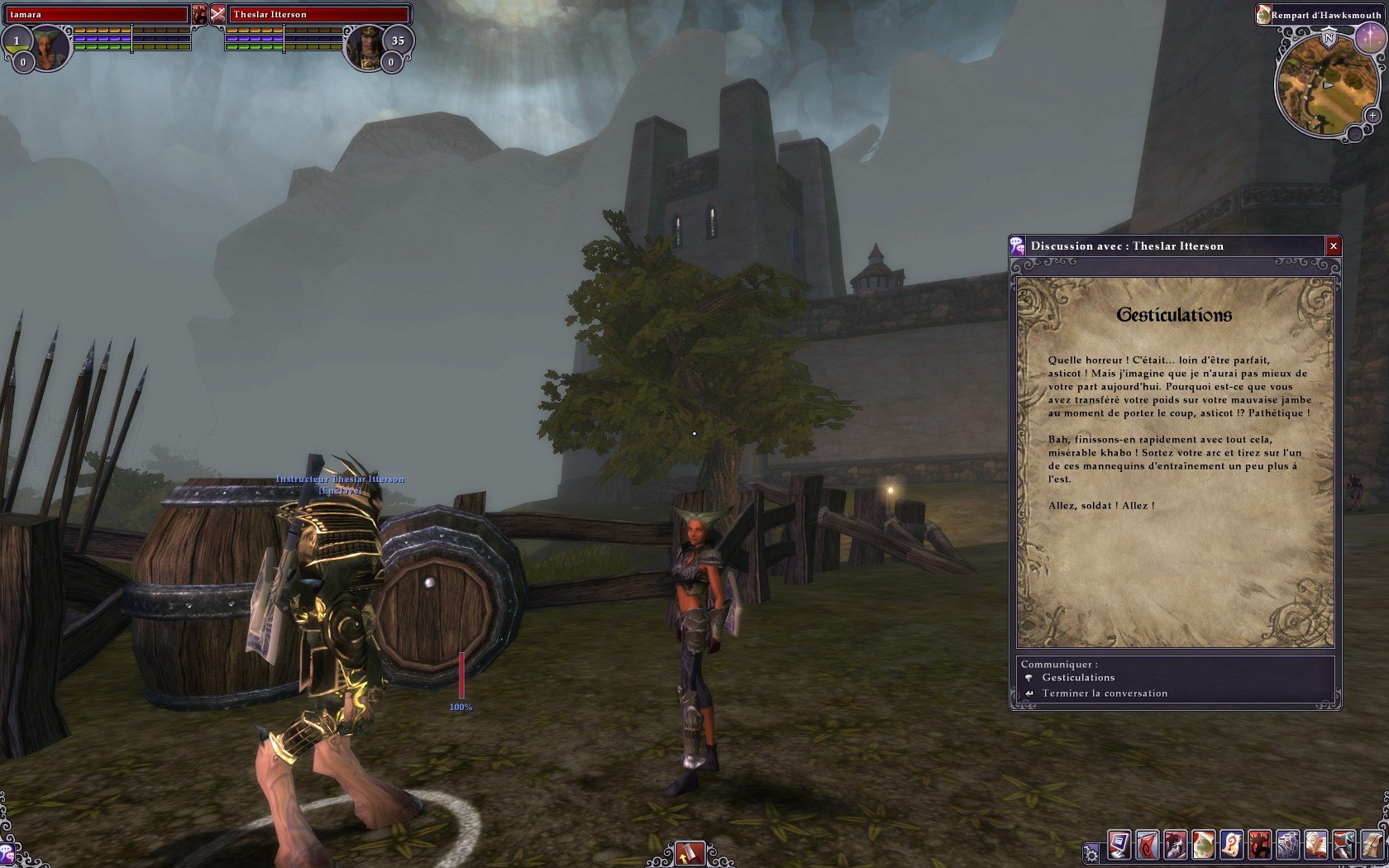This screenshot has width=1389, height=868.
Task: Select the Gesticulations chat option
Action: click(1078, 677)
